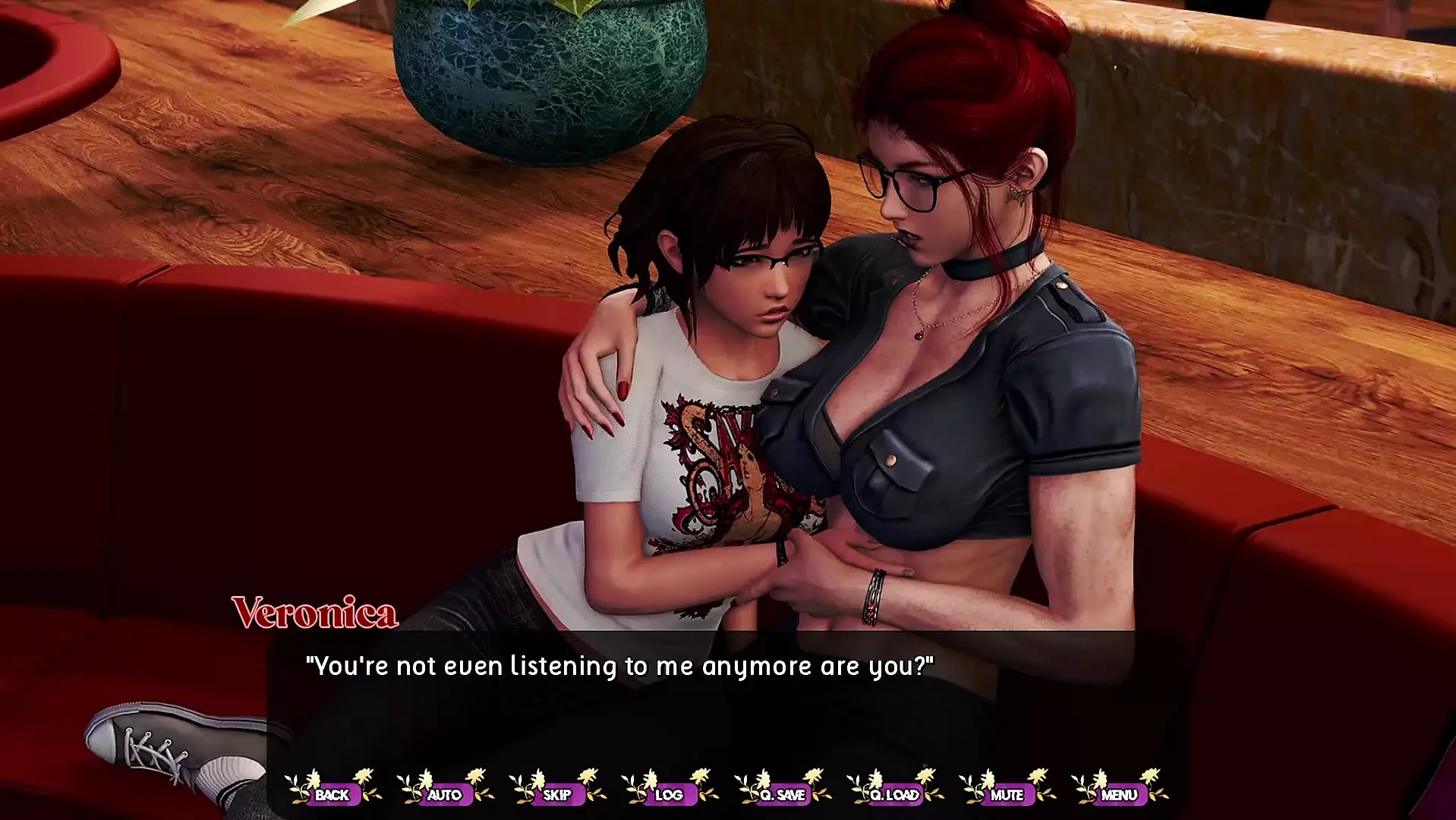Go back with the BACK button
The height and width of the screenshot is (820, 1456).
tap(332, 794)
